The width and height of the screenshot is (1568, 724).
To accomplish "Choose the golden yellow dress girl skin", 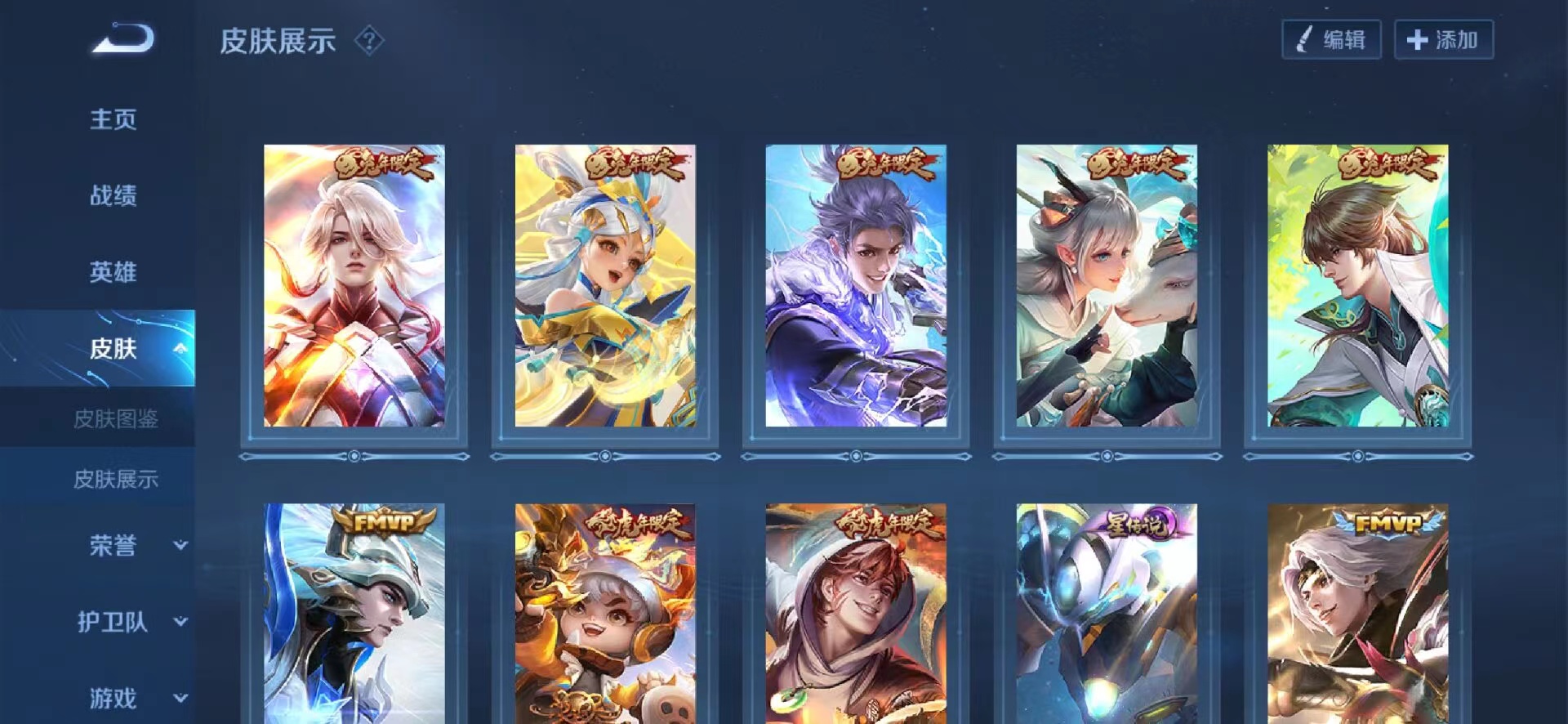I will (605, 286).
